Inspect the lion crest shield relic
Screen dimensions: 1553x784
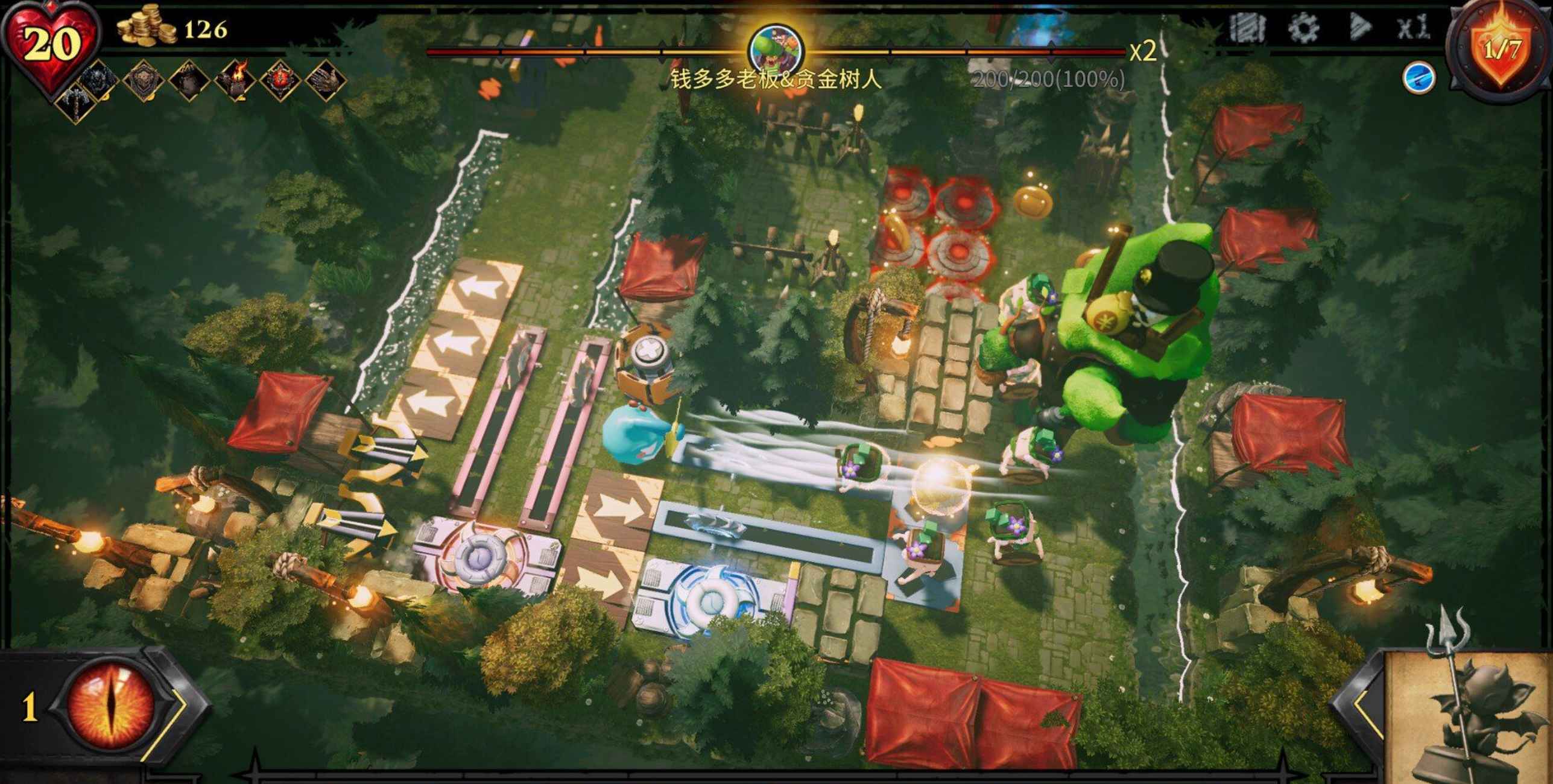pos(144,79)
